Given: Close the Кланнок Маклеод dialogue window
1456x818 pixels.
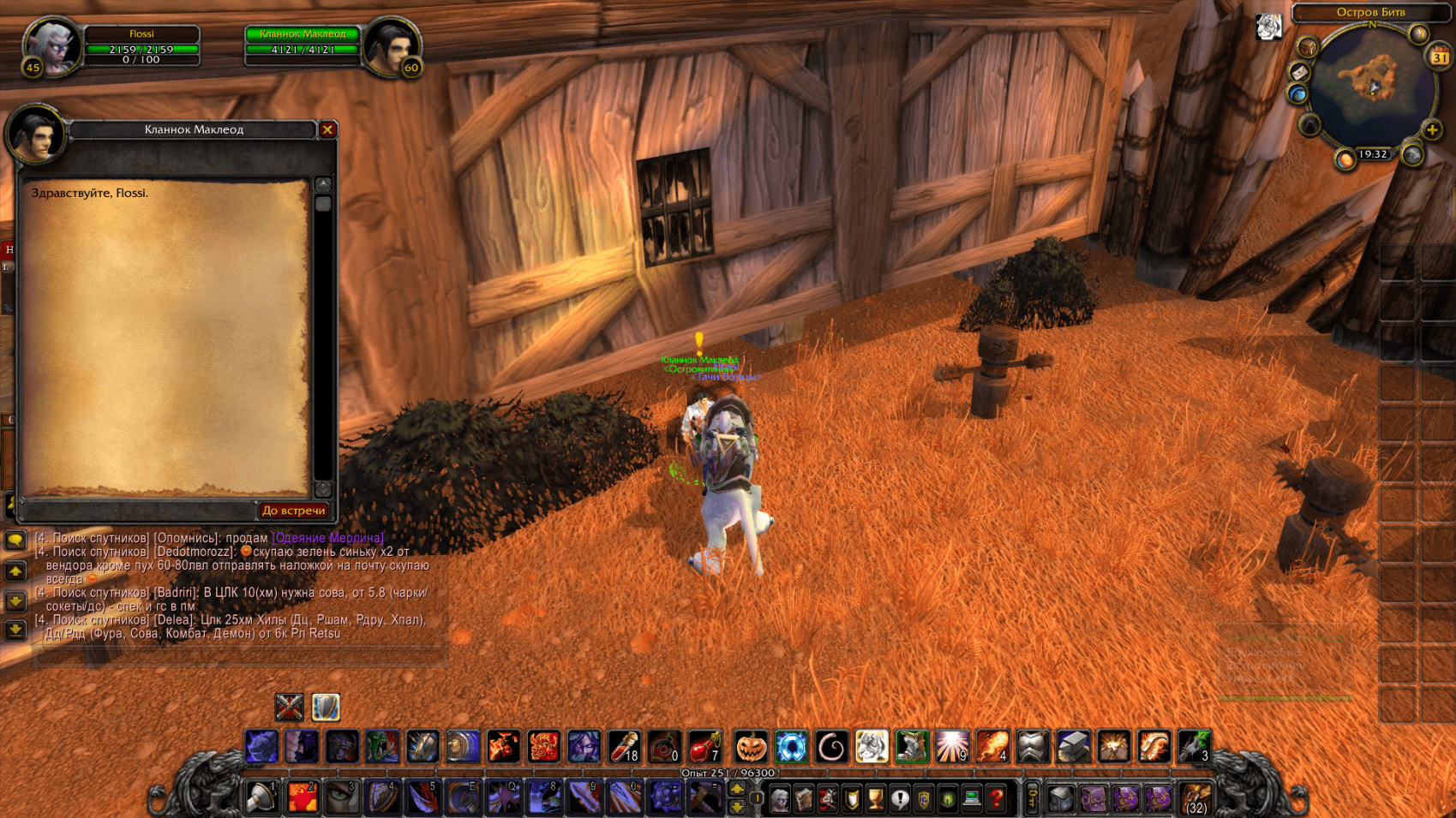Looking at the screenshot, I should click(x=327, y=129).
